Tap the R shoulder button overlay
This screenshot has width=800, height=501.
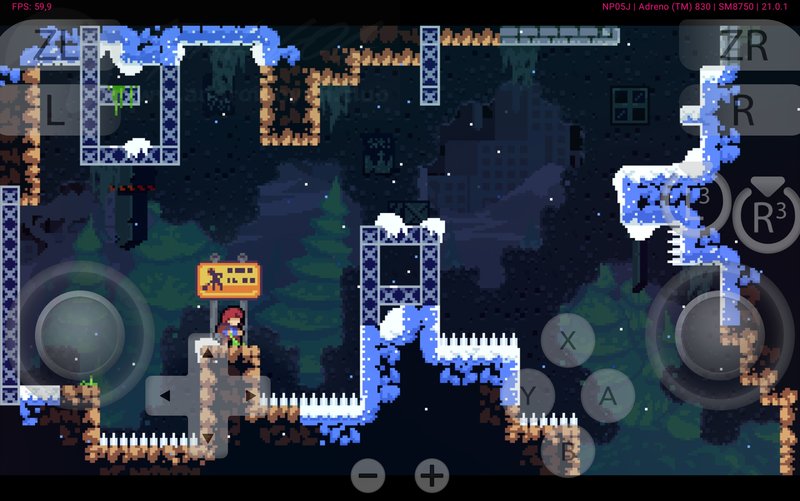pos(741,110)
